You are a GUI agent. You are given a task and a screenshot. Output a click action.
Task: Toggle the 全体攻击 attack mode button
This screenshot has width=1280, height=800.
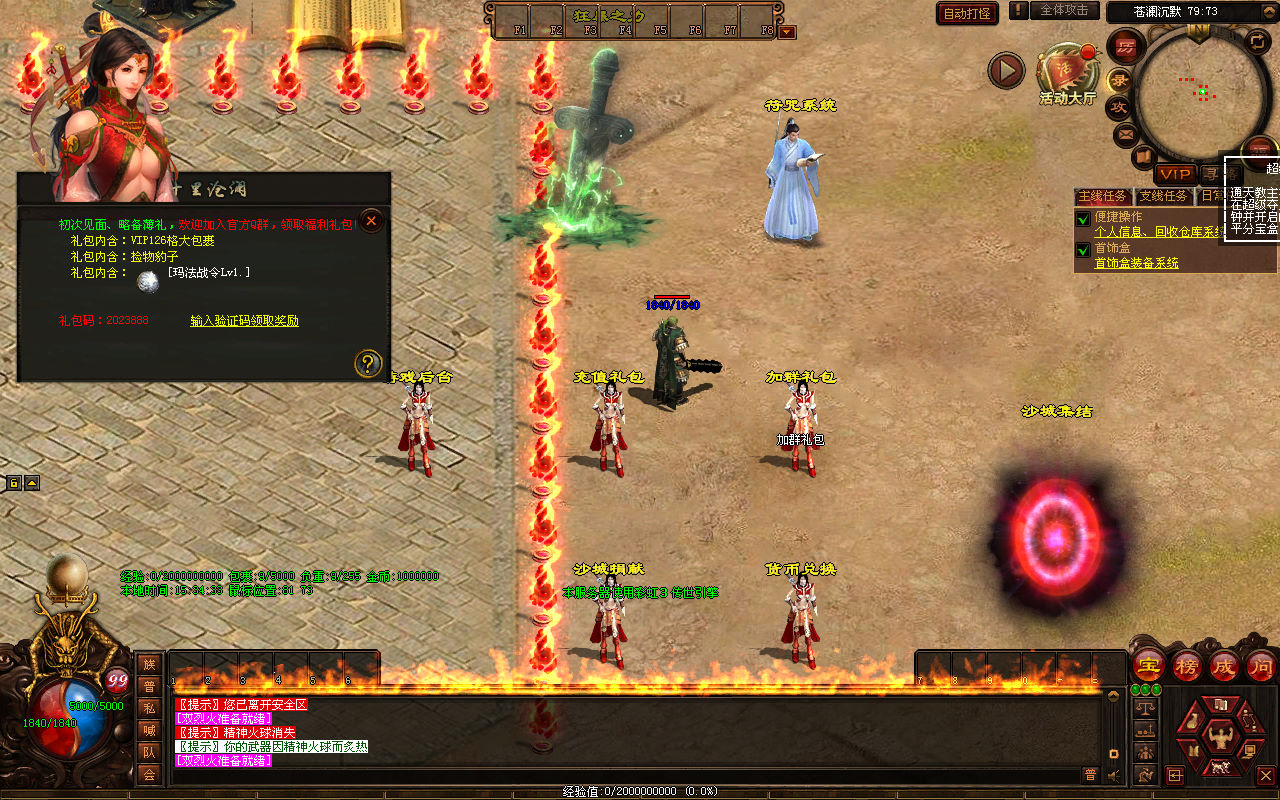pyautogui.click(x=1064, y=10)
